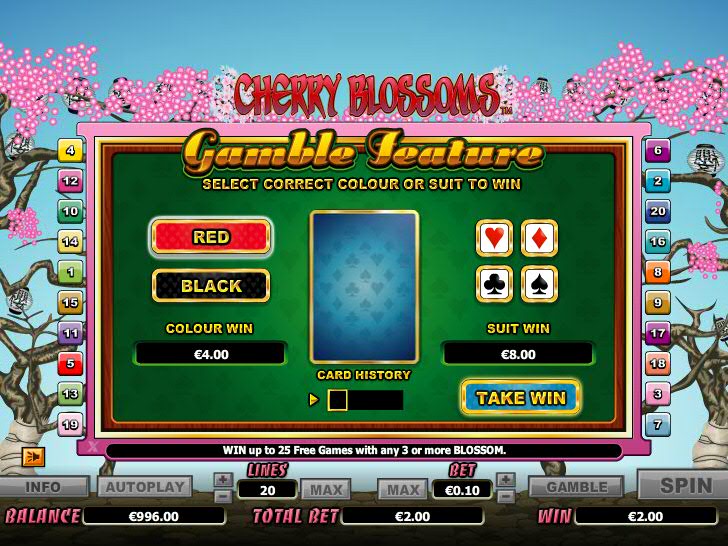The height and width of the screenshot is (546, 728).
Task: Collect winnings with TAKE WIN
Action: (521, 398)
